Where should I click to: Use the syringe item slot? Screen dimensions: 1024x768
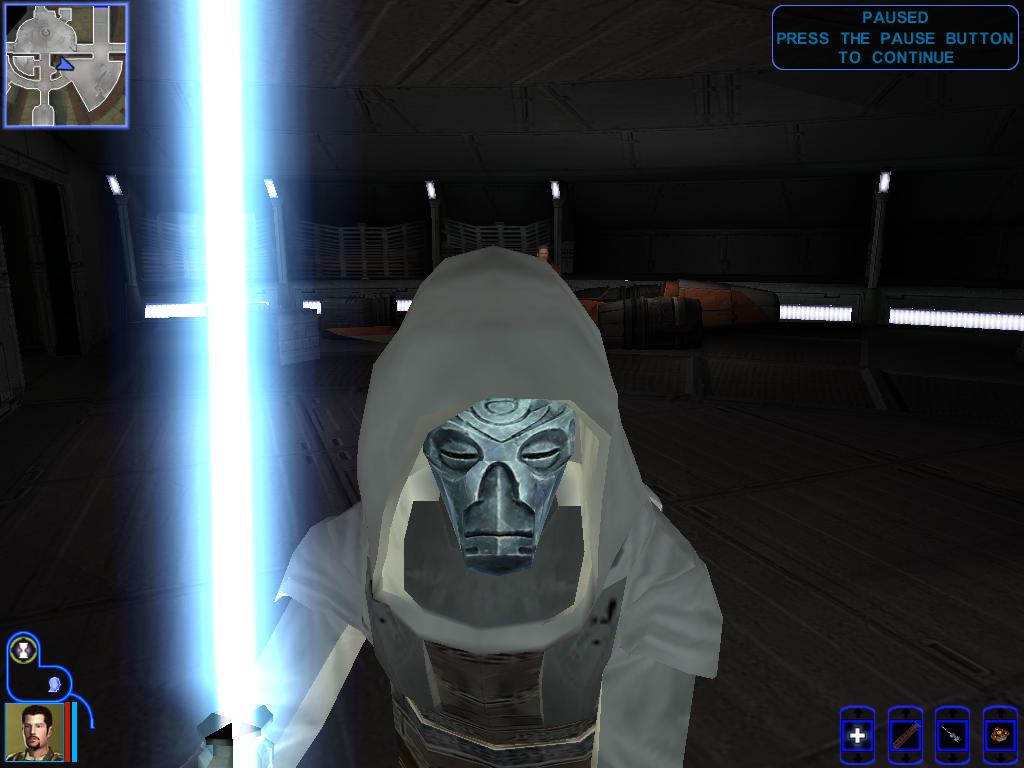pyautogui.click(x=952, y=737)
